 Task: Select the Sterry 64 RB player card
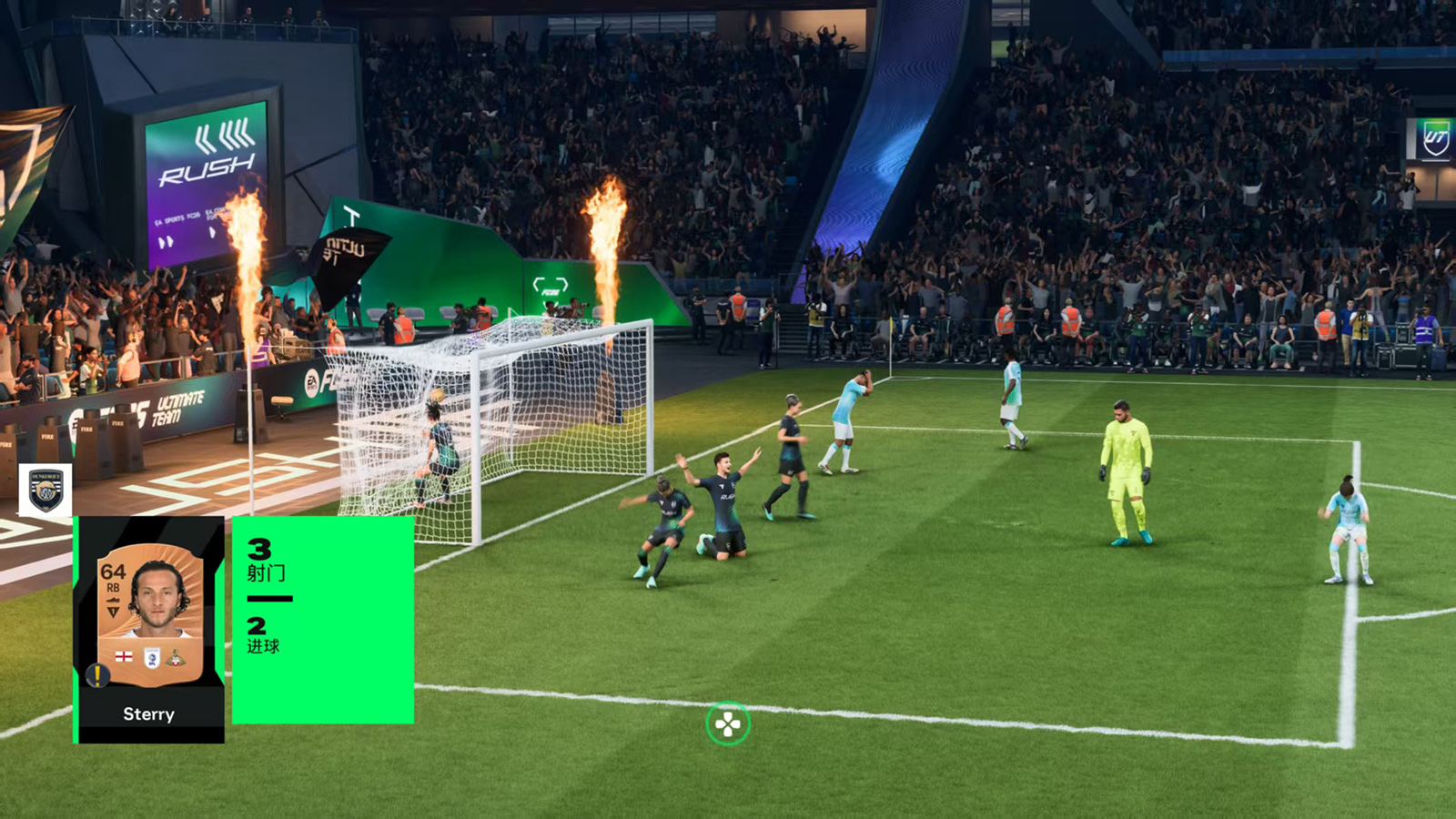[x=150, y=628]
